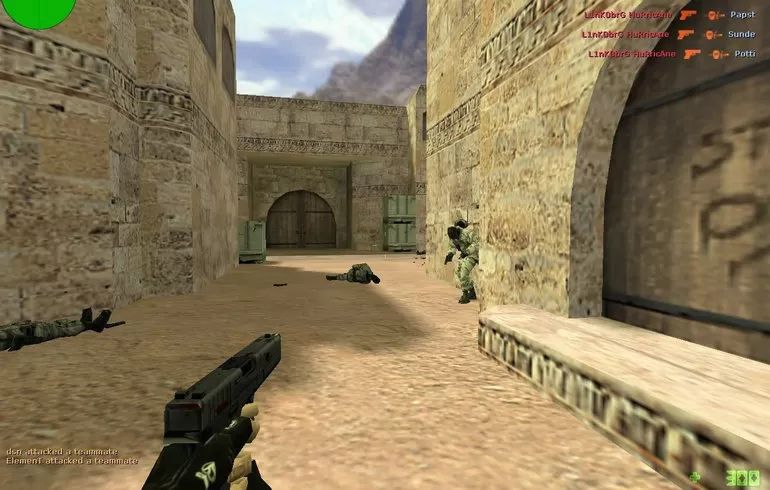Select the kill feed entry for Sunde

click(x=669, y=34)
